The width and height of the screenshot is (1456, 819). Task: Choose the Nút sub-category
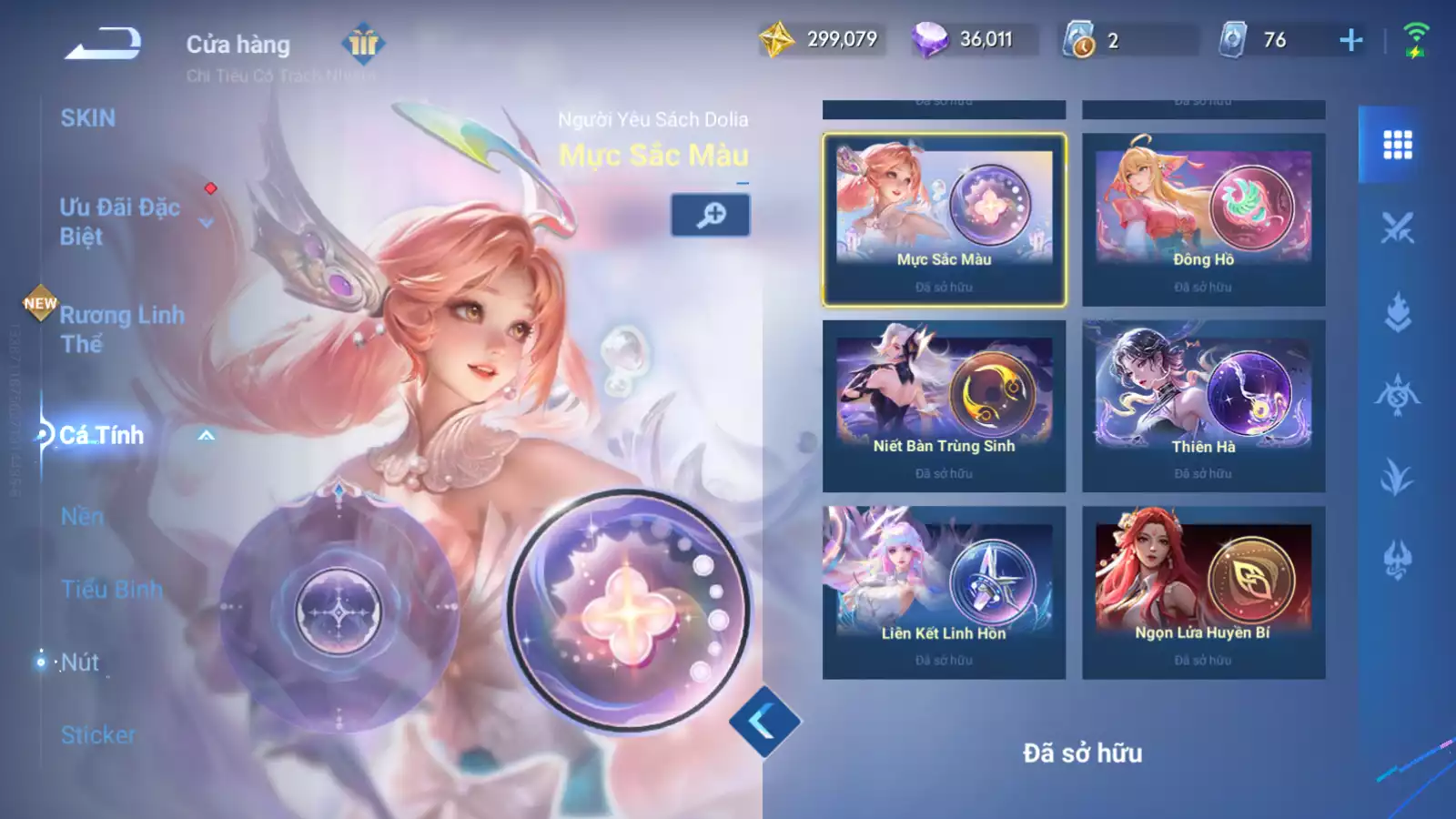(x=80, y=662)
